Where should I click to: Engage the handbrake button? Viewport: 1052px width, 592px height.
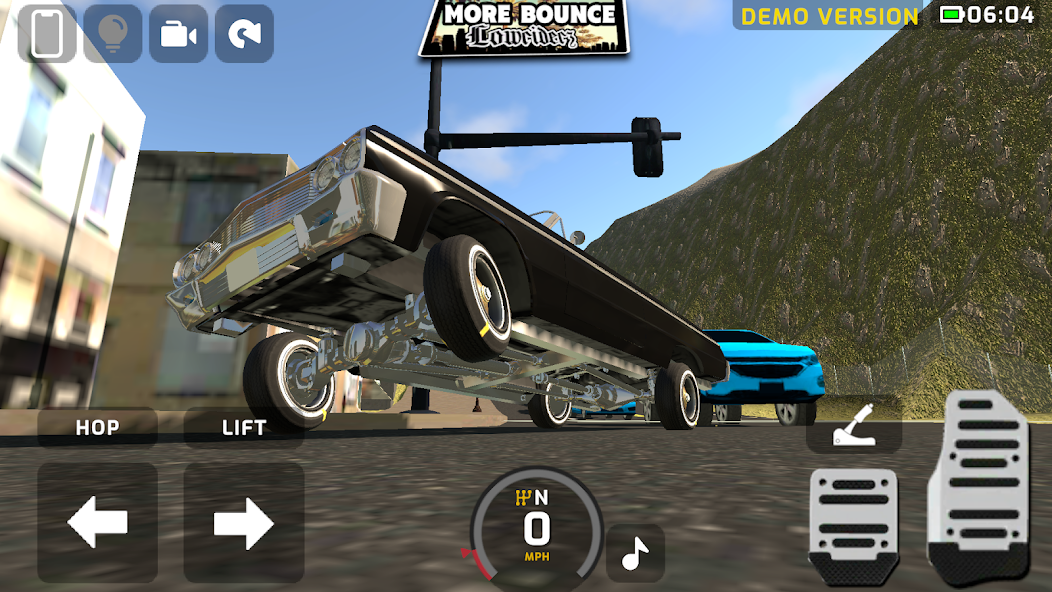pyautogui.click(x=854, y=431)
